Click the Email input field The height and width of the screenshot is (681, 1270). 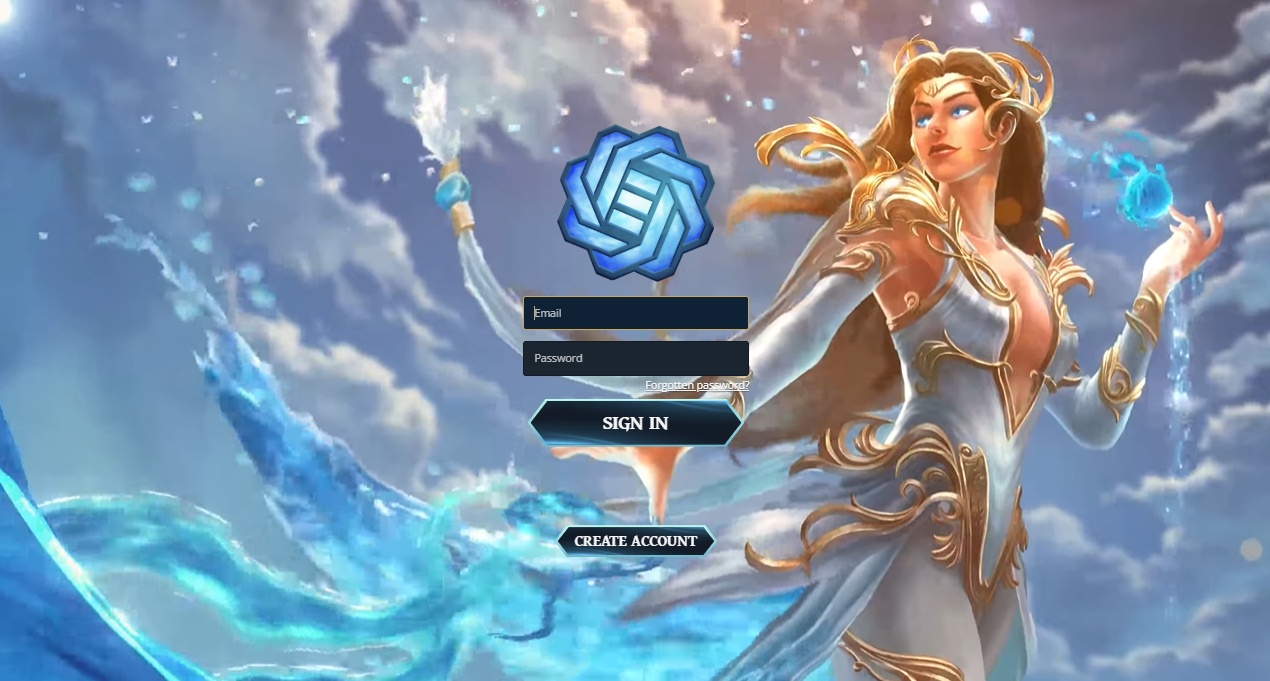(x=636, y=313)
